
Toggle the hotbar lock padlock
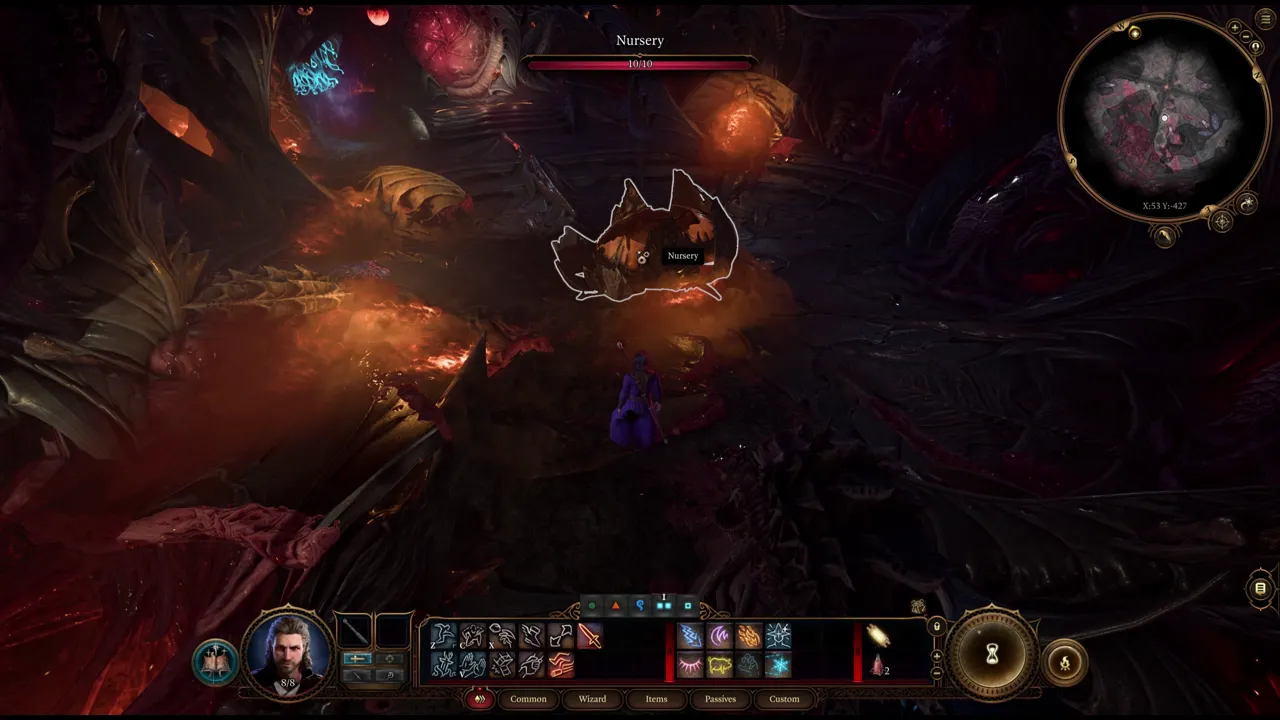[935, 627]
